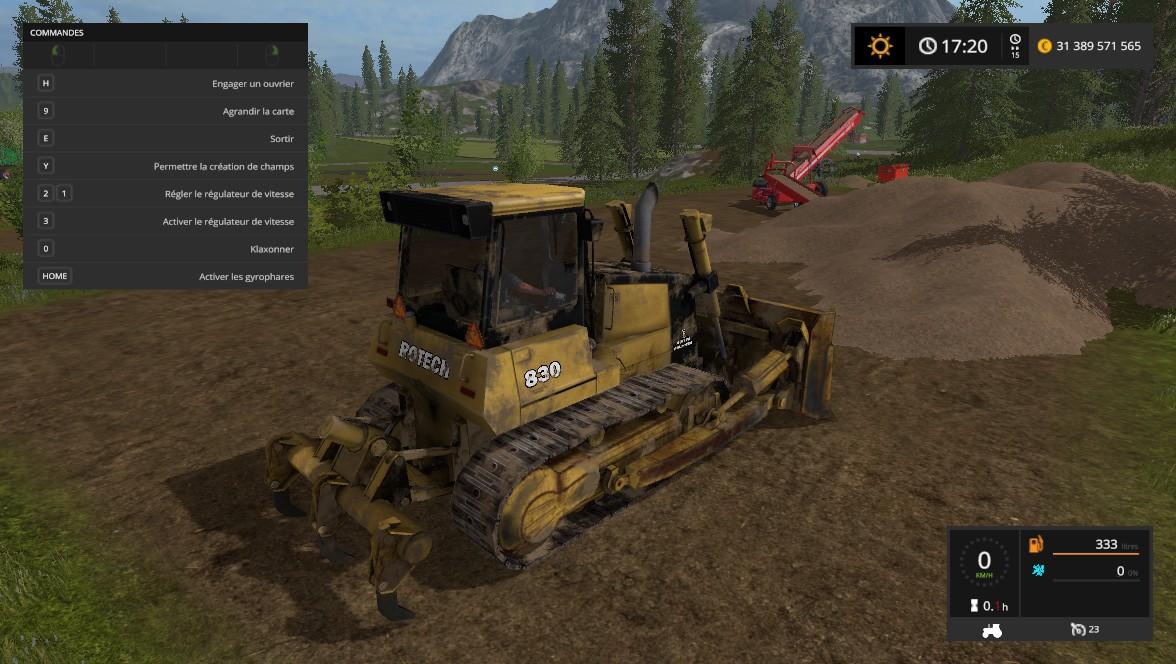
Task: Click the orange fuel pump icon
Action: click(1036, 544)
